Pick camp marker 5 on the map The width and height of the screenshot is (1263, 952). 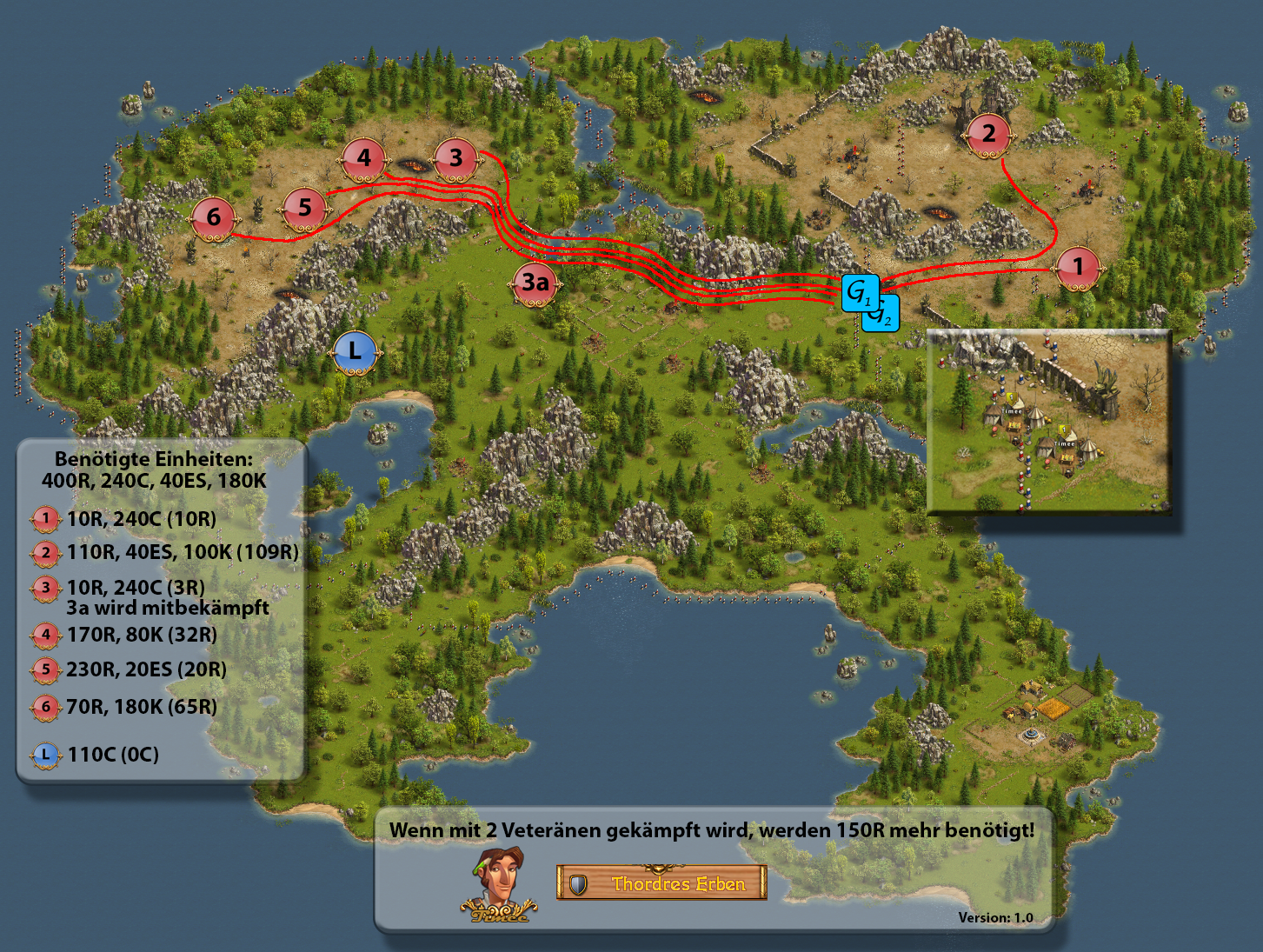(304, 208)
